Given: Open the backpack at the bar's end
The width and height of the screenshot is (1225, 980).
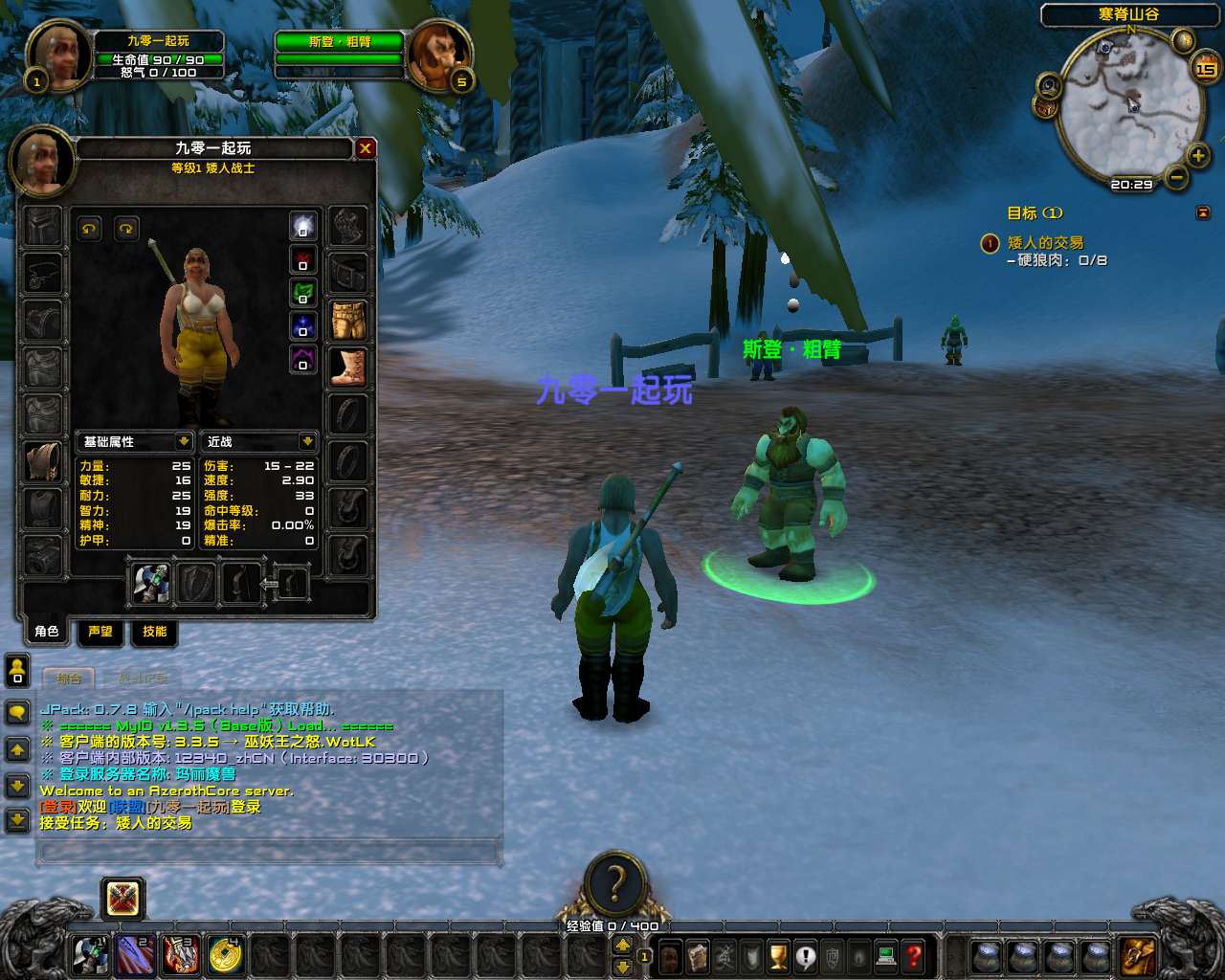Looking at the screenshot, I should 1139,955.
